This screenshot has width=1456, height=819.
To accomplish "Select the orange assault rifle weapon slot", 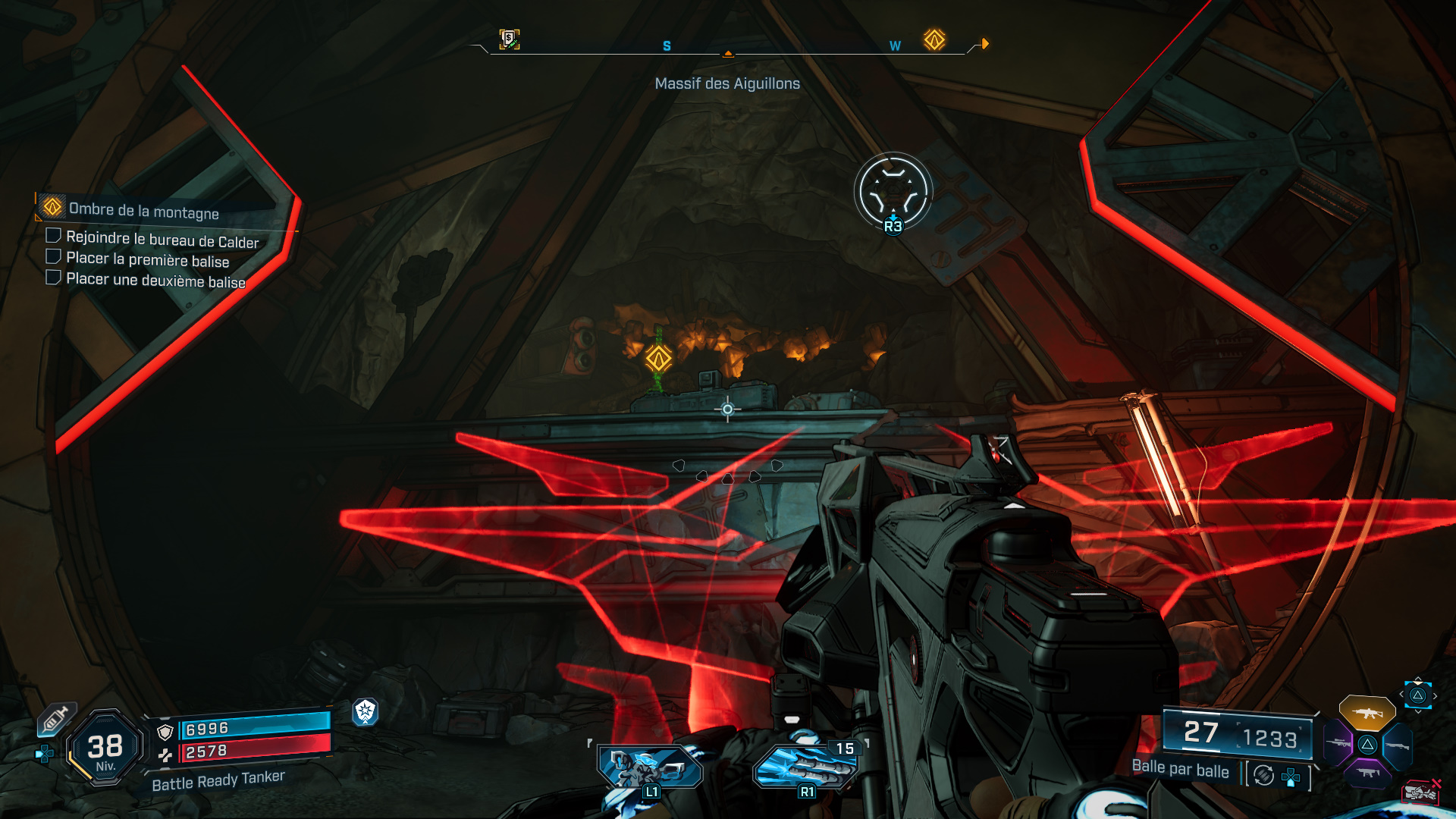I will (x=1367, y=713).
